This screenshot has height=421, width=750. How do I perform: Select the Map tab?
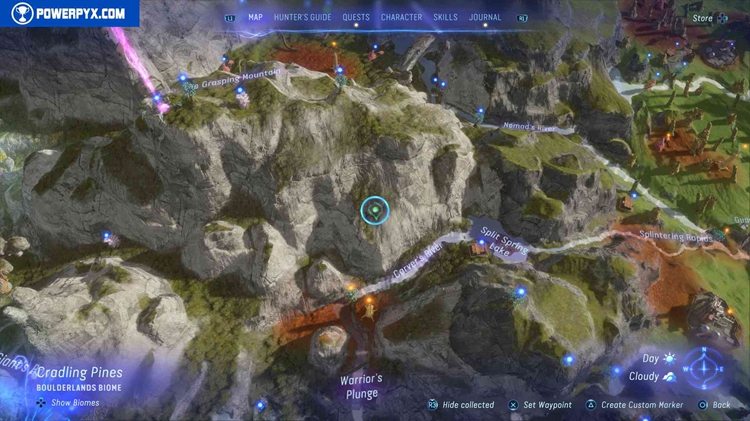pos(255,17)
